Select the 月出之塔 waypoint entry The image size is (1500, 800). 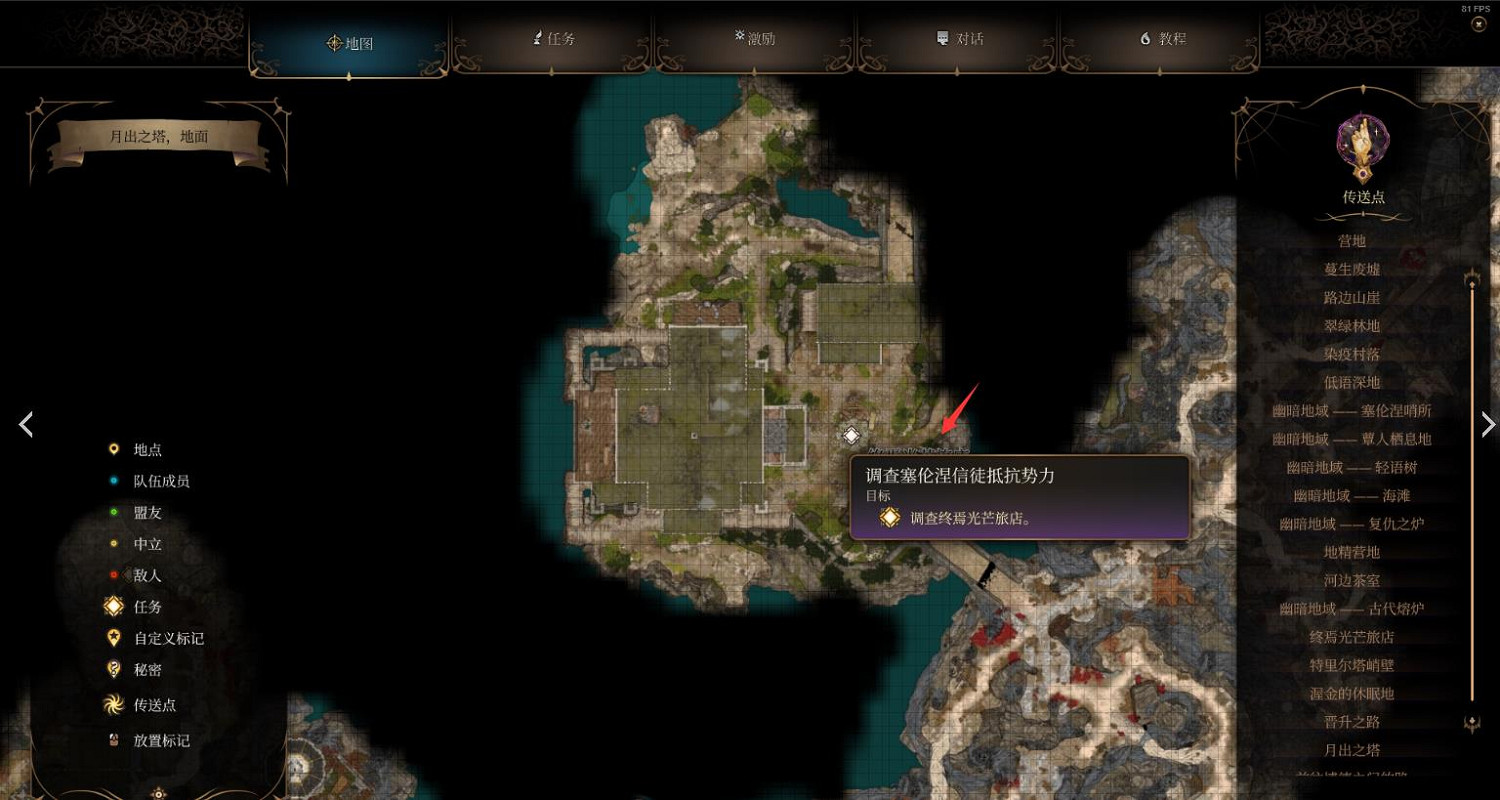[1350, 749]
